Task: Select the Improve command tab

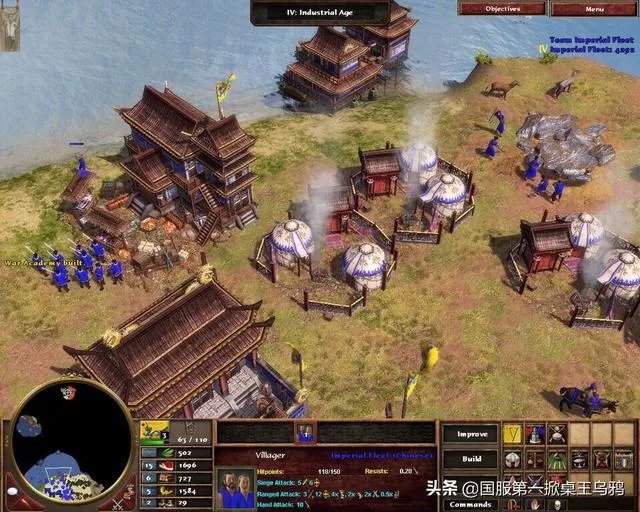Action: pos(470,434)
